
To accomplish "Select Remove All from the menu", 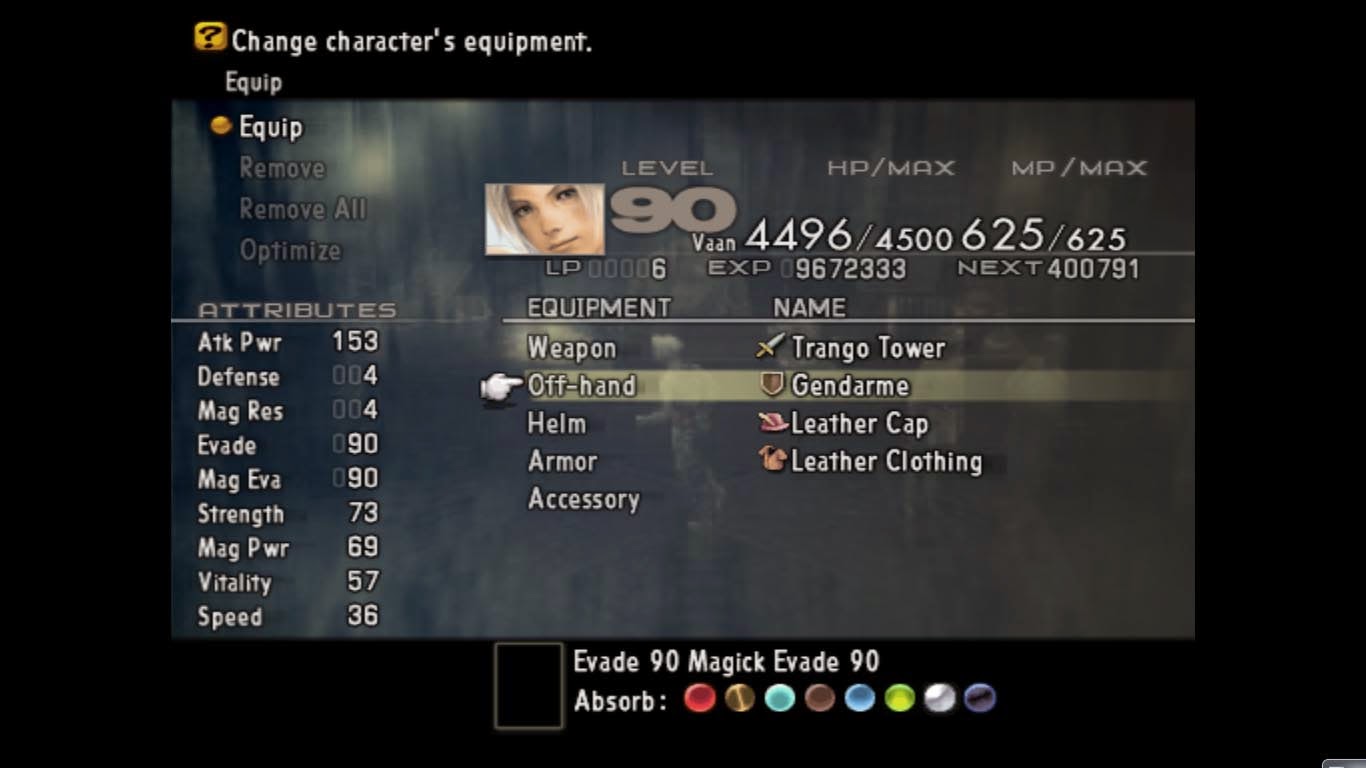I will [301, 210].
